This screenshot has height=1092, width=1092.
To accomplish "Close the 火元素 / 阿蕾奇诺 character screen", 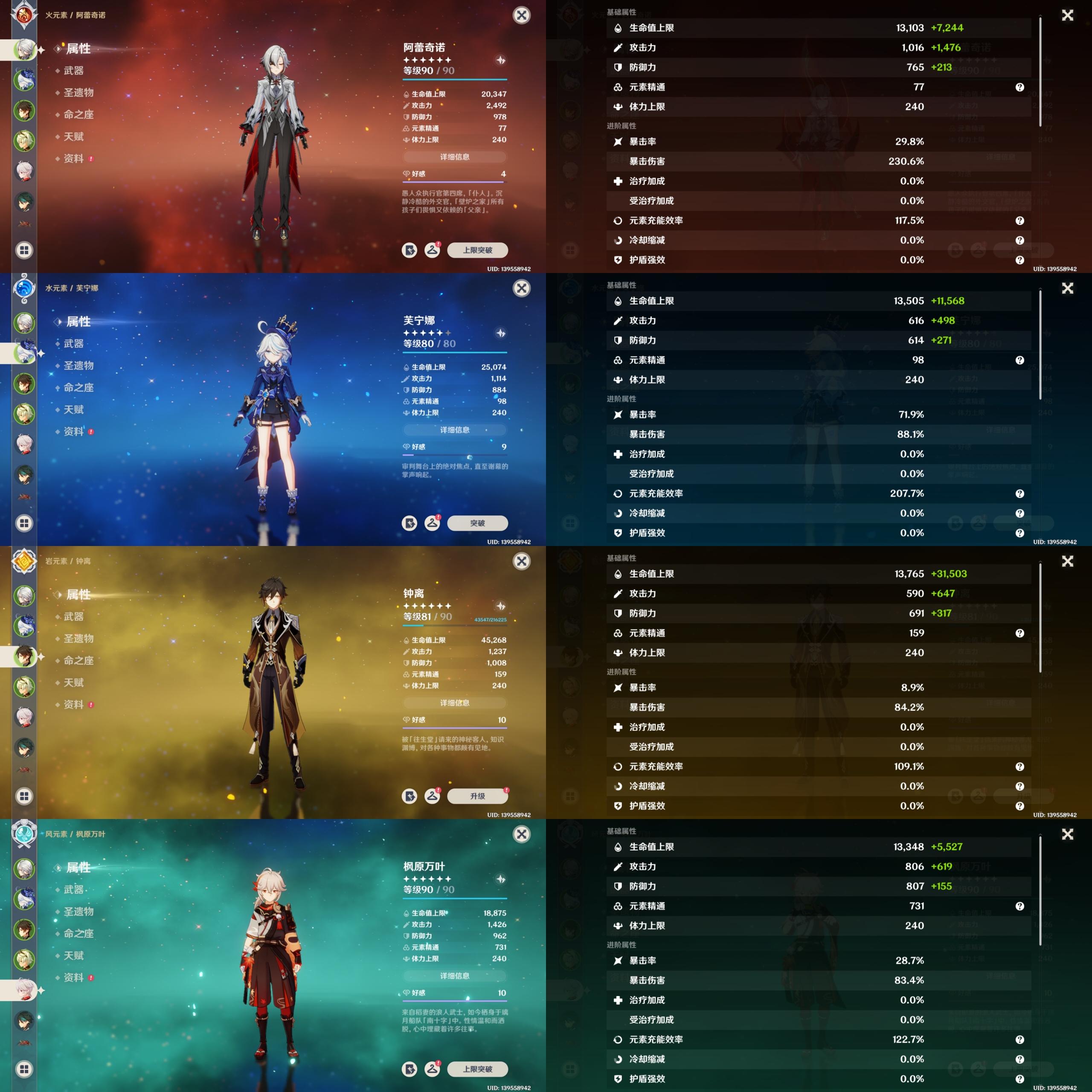I will (x=521, y=15).
